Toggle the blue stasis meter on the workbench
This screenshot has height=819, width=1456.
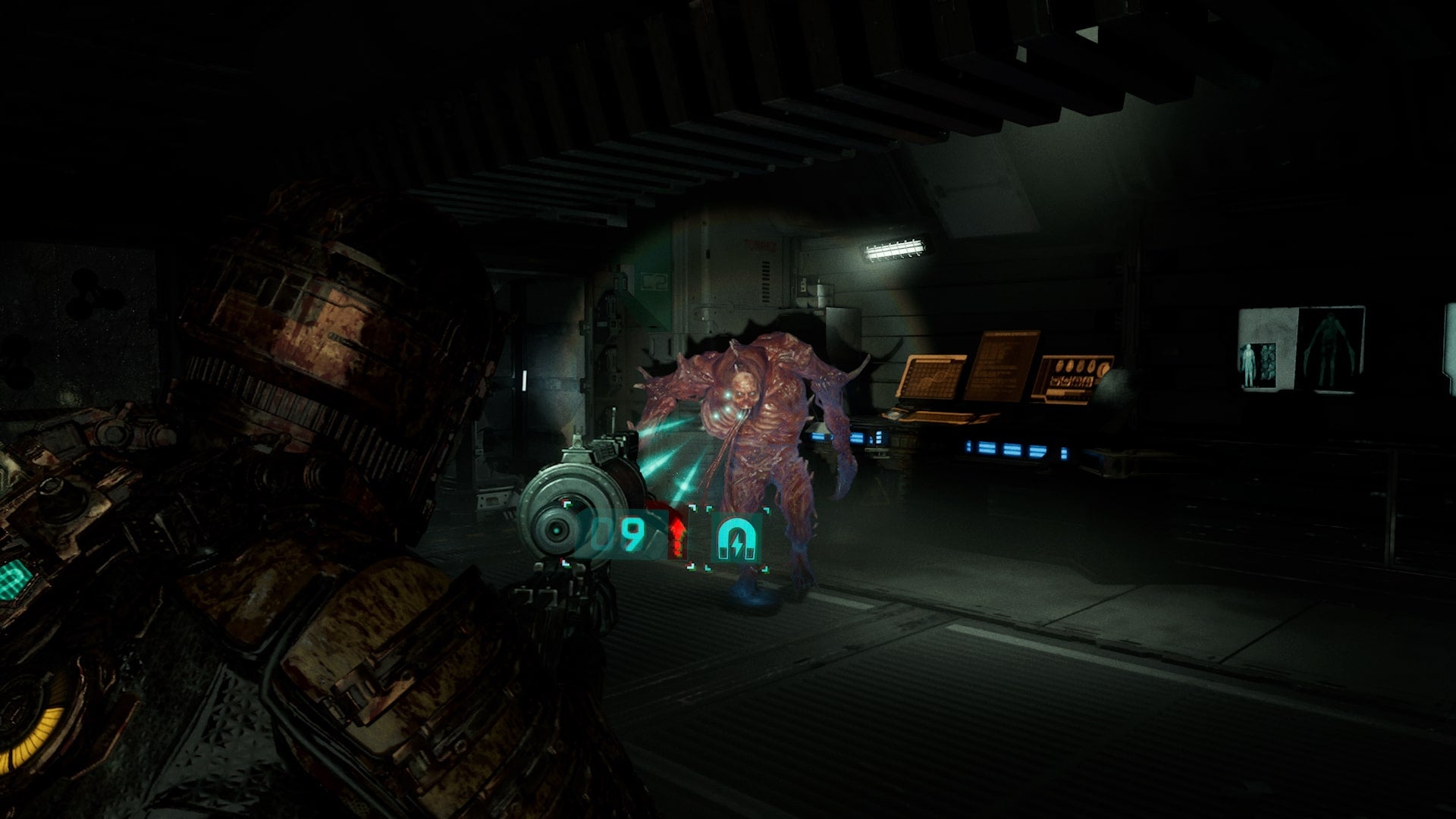click(1011, 450)
